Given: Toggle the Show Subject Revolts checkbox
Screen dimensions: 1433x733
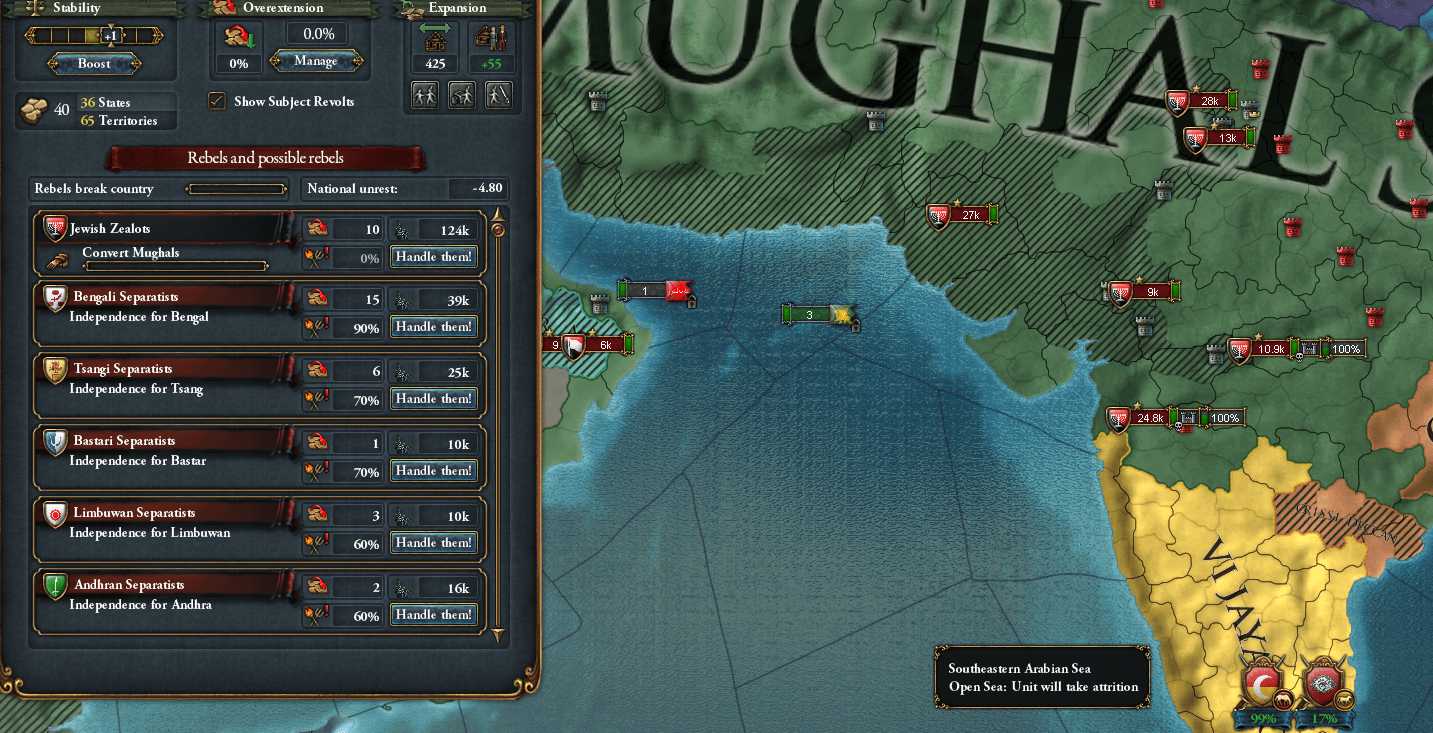Looking at the screenshot, I should (216, 101).
